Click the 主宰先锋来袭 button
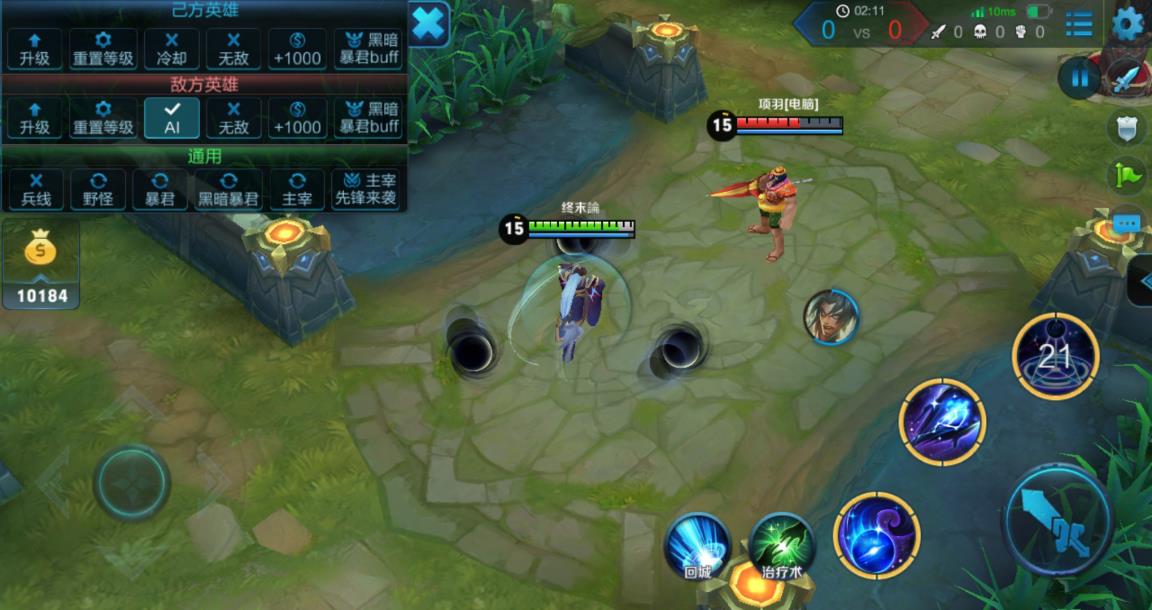Image resolution: width=1152 pixels, height=610 pixels. [367, 189]
